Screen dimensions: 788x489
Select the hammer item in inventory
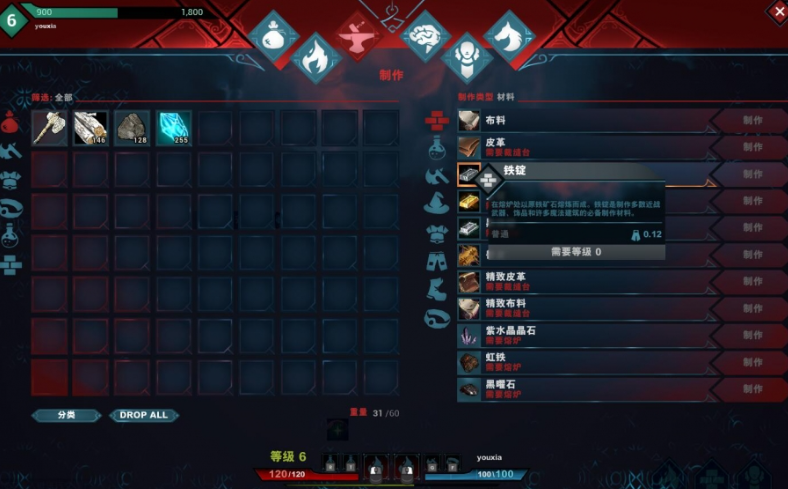click(49, 127)
